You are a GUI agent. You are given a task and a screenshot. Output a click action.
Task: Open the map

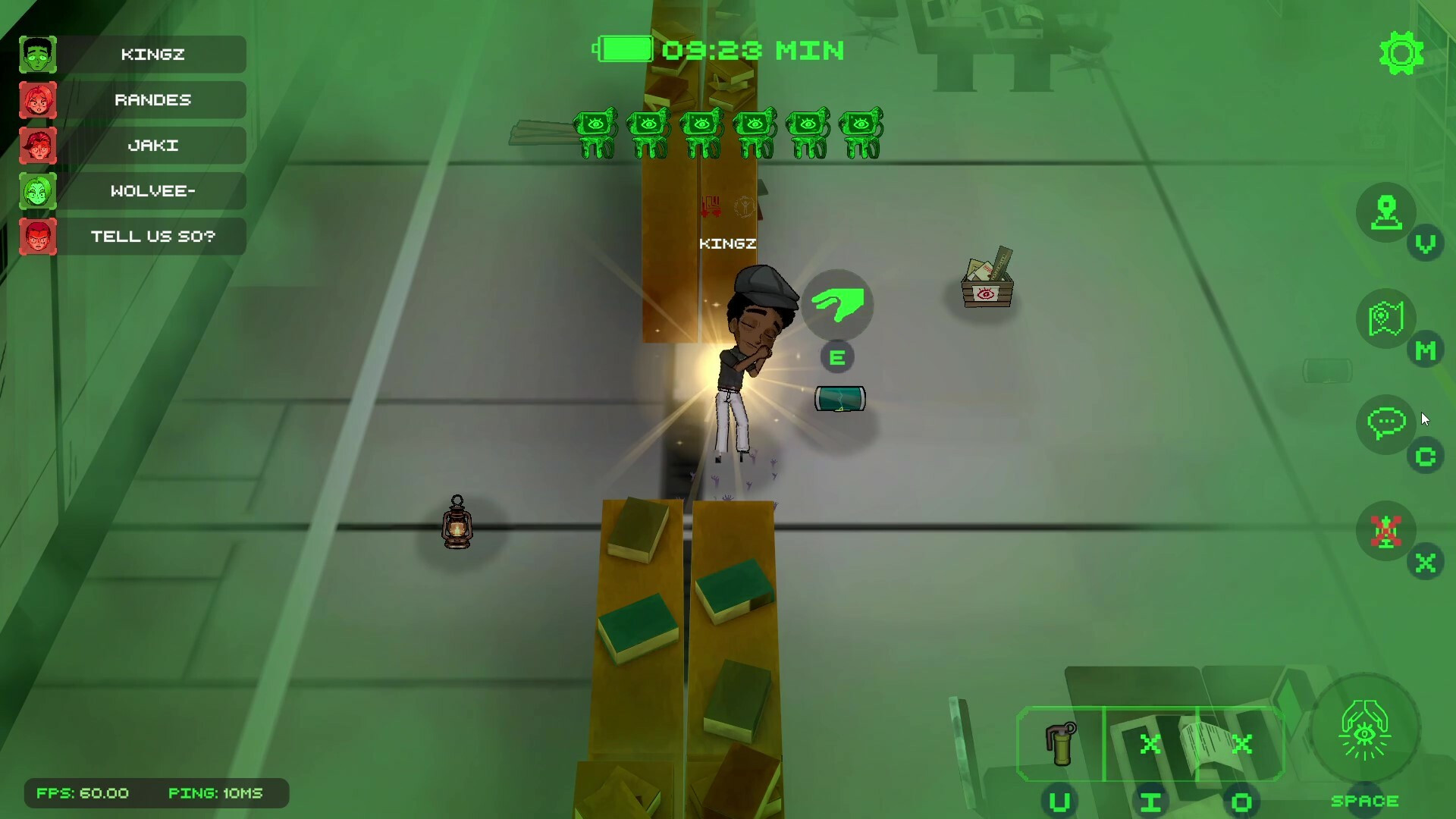click(x=1386, y=319)
